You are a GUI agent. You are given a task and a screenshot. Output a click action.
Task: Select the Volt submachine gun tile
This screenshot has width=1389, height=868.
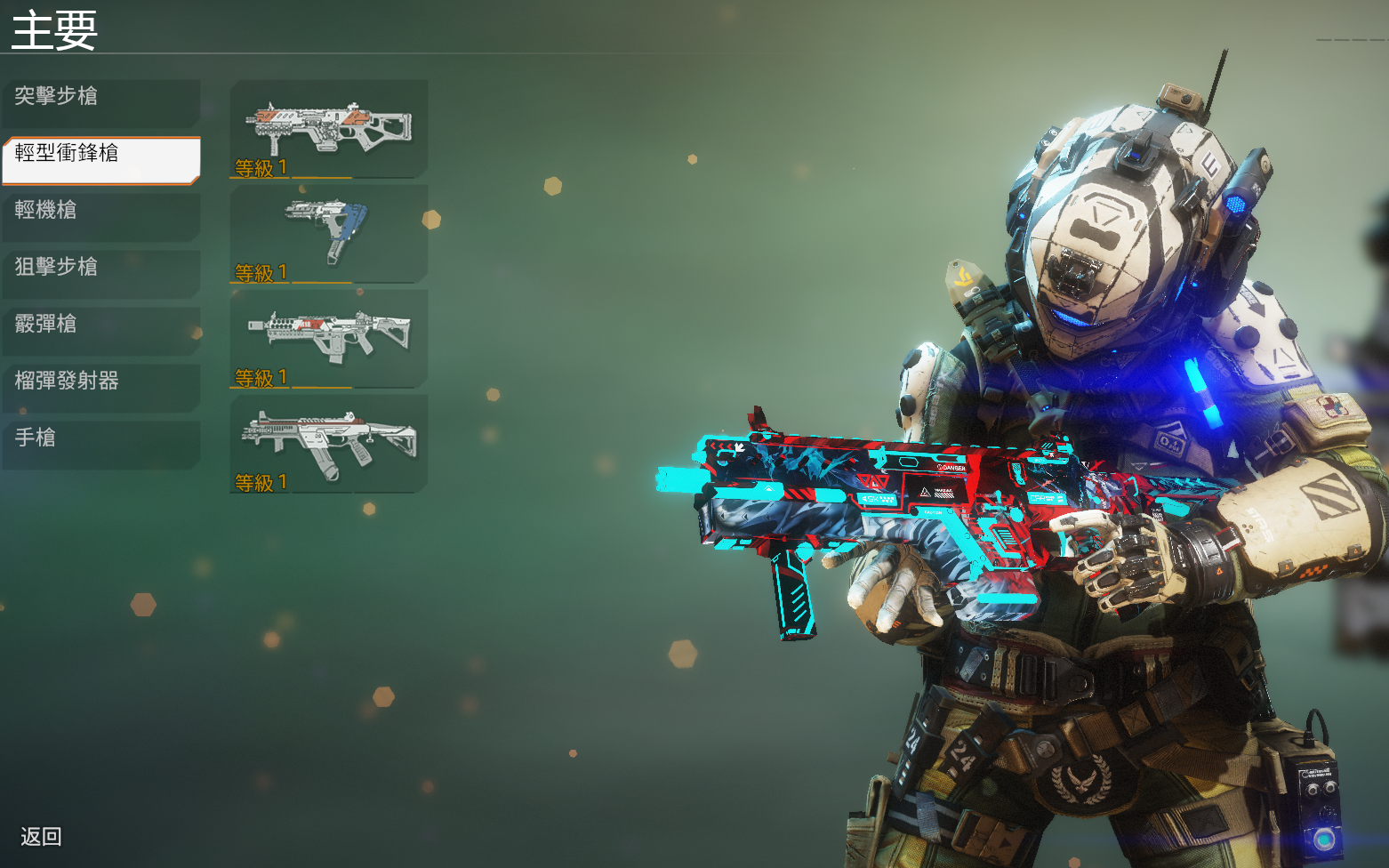pos(329,338)
